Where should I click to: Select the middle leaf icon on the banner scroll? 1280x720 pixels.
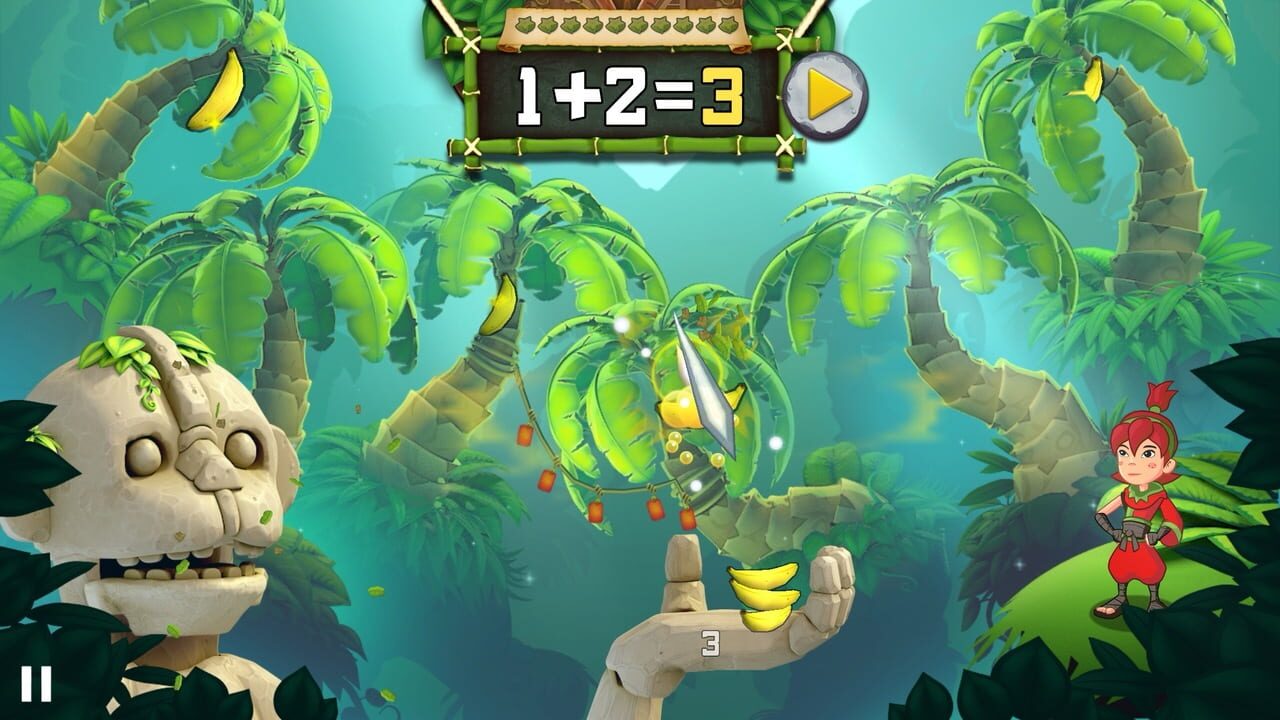628,25
